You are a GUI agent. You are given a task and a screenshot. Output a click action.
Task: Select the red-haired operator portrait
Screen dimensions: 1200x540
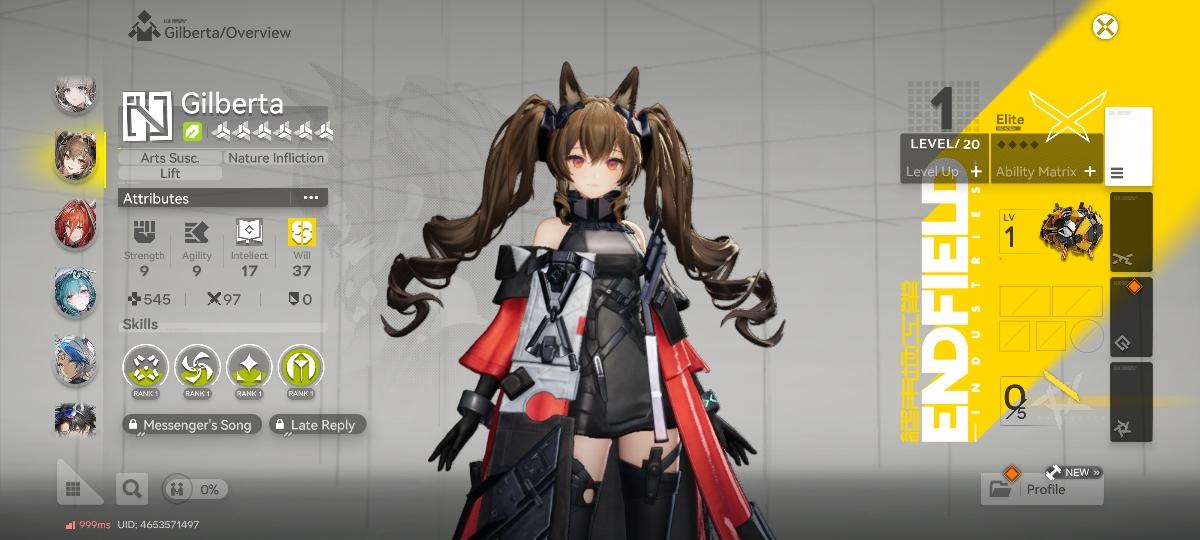[x=76, y=223]
